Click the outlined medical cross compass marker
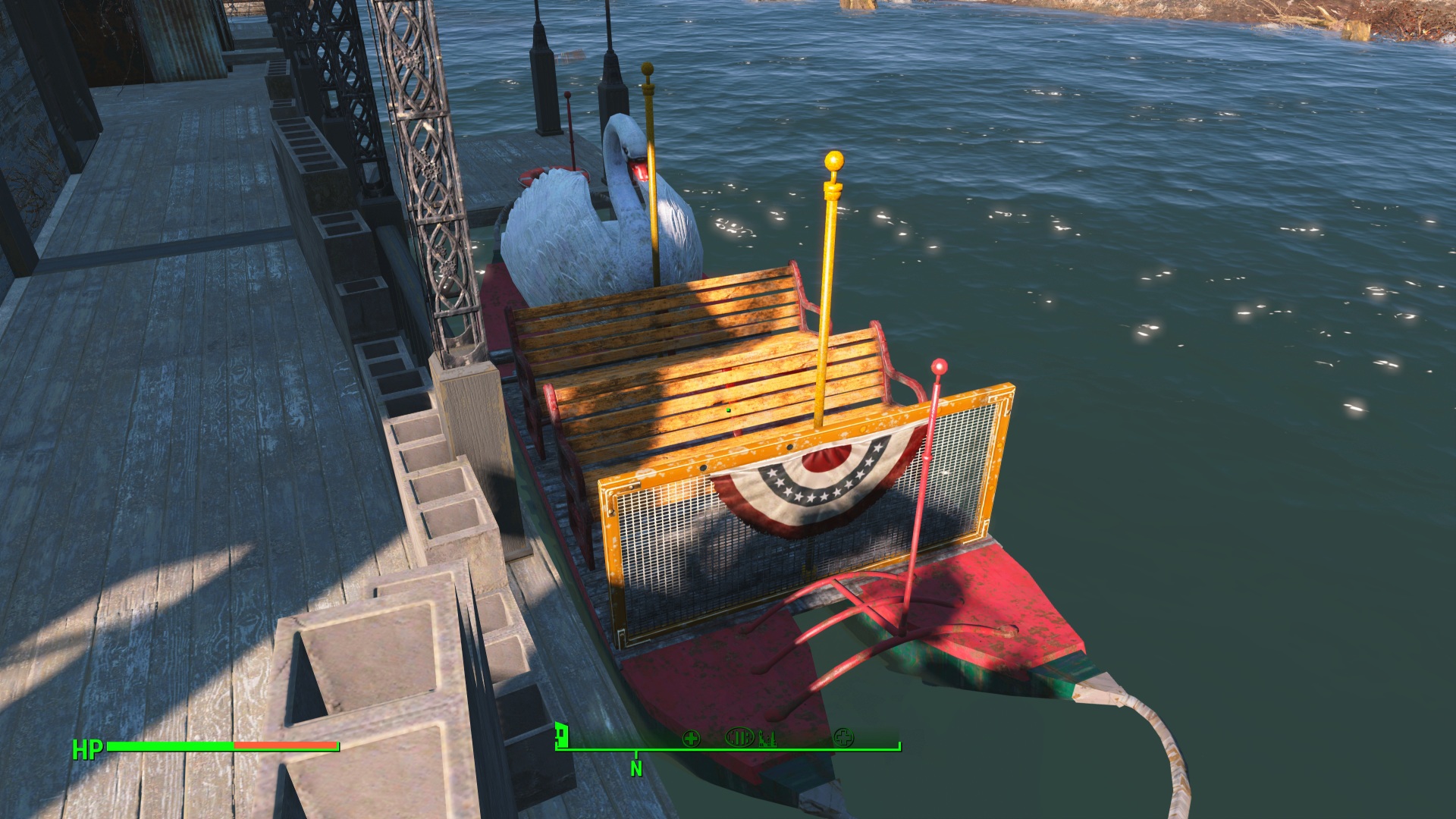 click(x=843, y=737)
